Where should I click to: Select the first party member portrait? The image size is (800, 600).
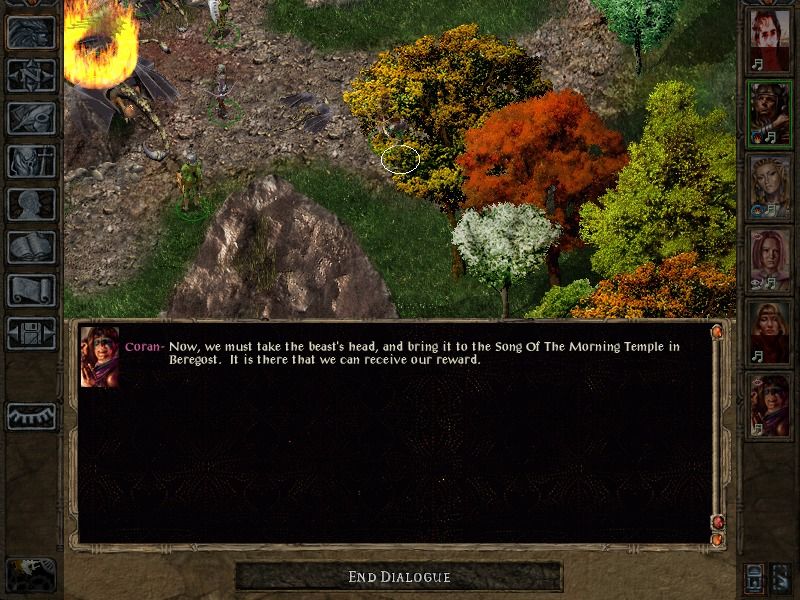pyautogui.click(x=769, y=40)
